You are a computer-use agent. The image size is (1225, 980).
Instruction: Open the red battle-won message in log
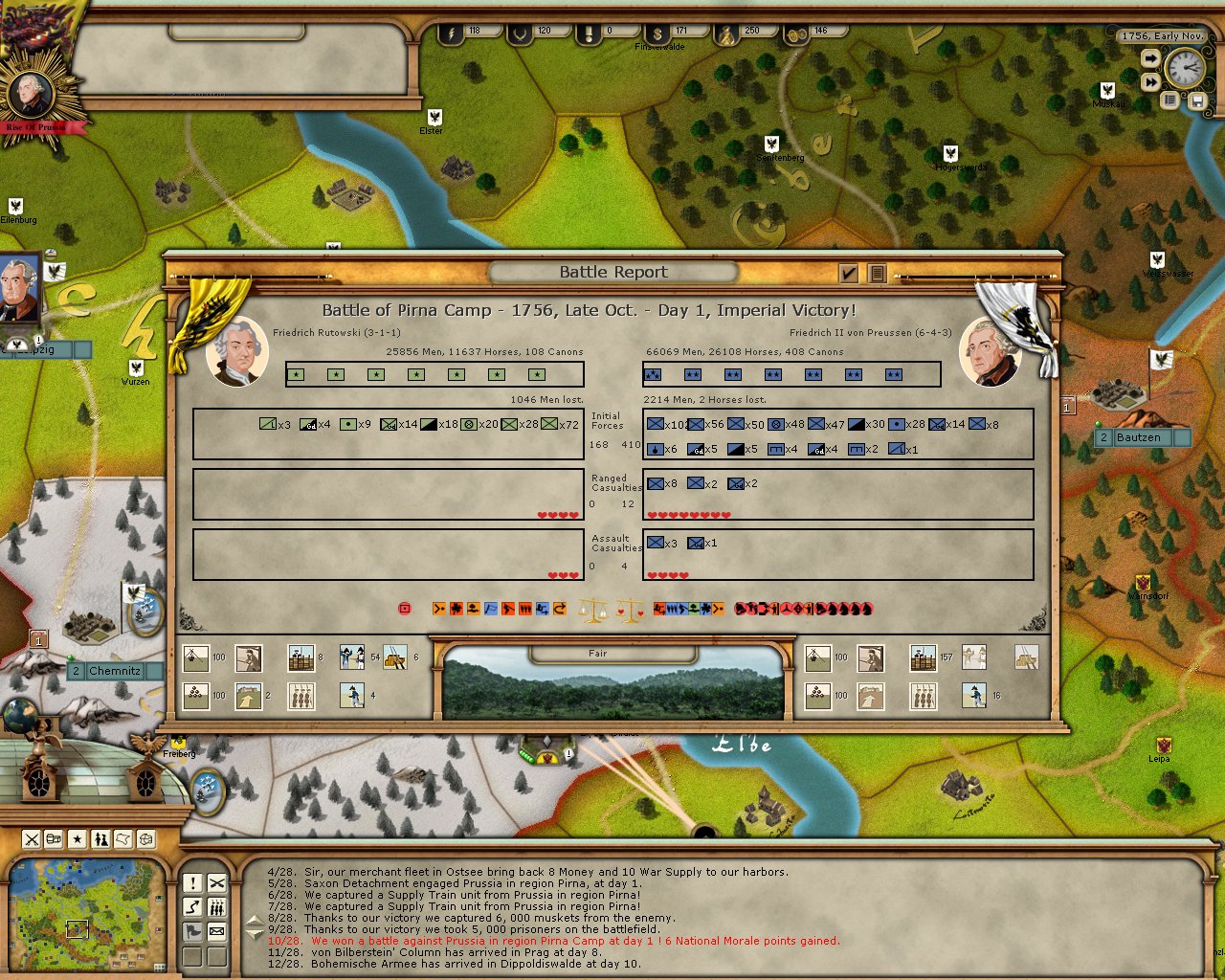[x=553, y=941]
